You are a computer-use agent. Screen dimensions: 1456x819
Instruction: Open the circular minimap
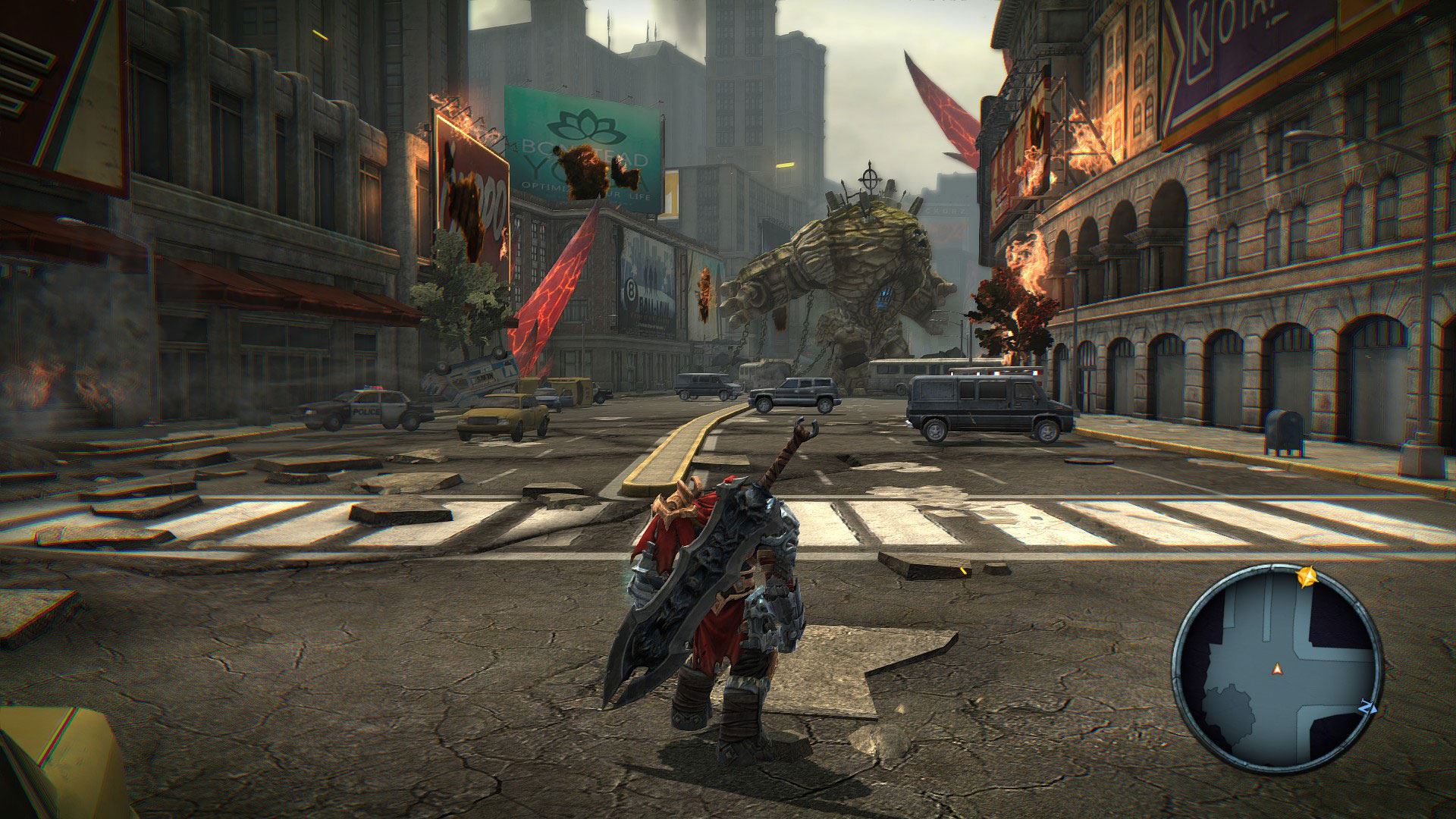[1276, 668]
